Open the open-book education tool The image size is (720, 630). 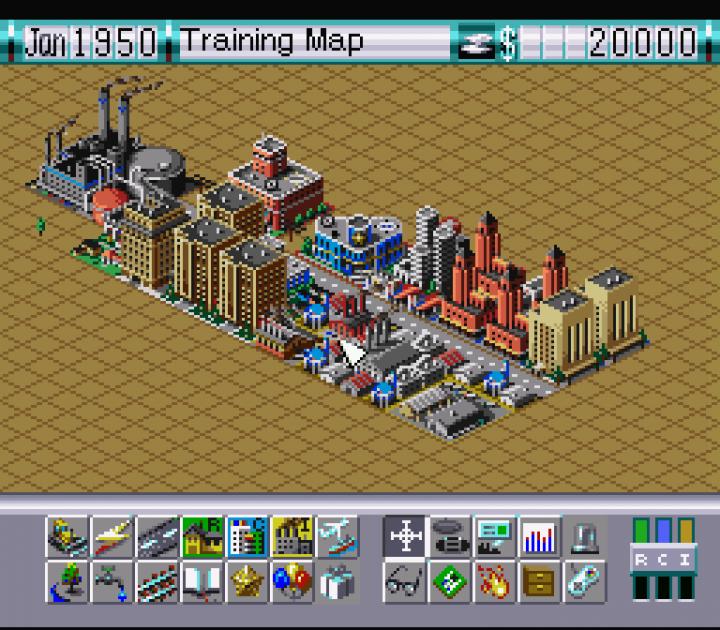coord(202,581)
